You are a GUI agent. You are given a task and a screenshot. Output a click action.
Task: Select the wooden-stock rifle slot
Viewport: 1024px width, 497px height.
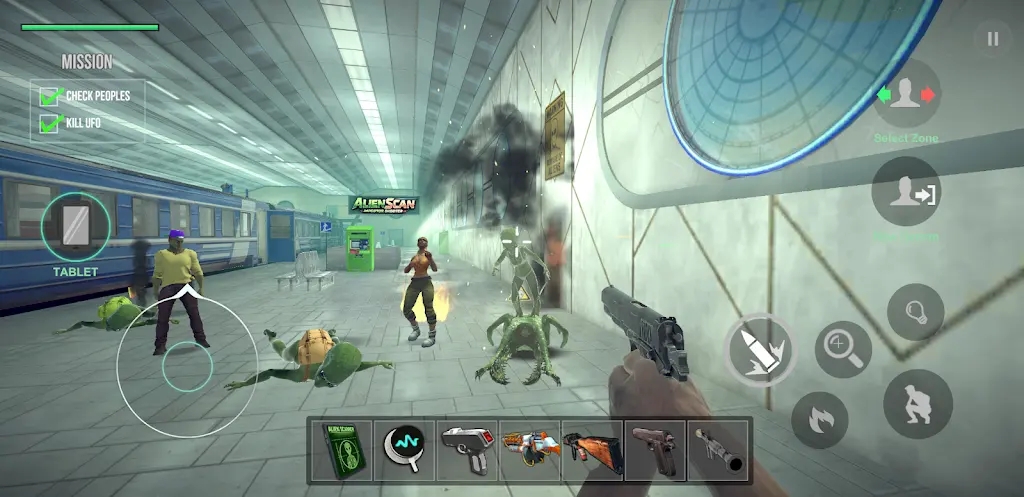pyautogui.click(x=593, y=450)
